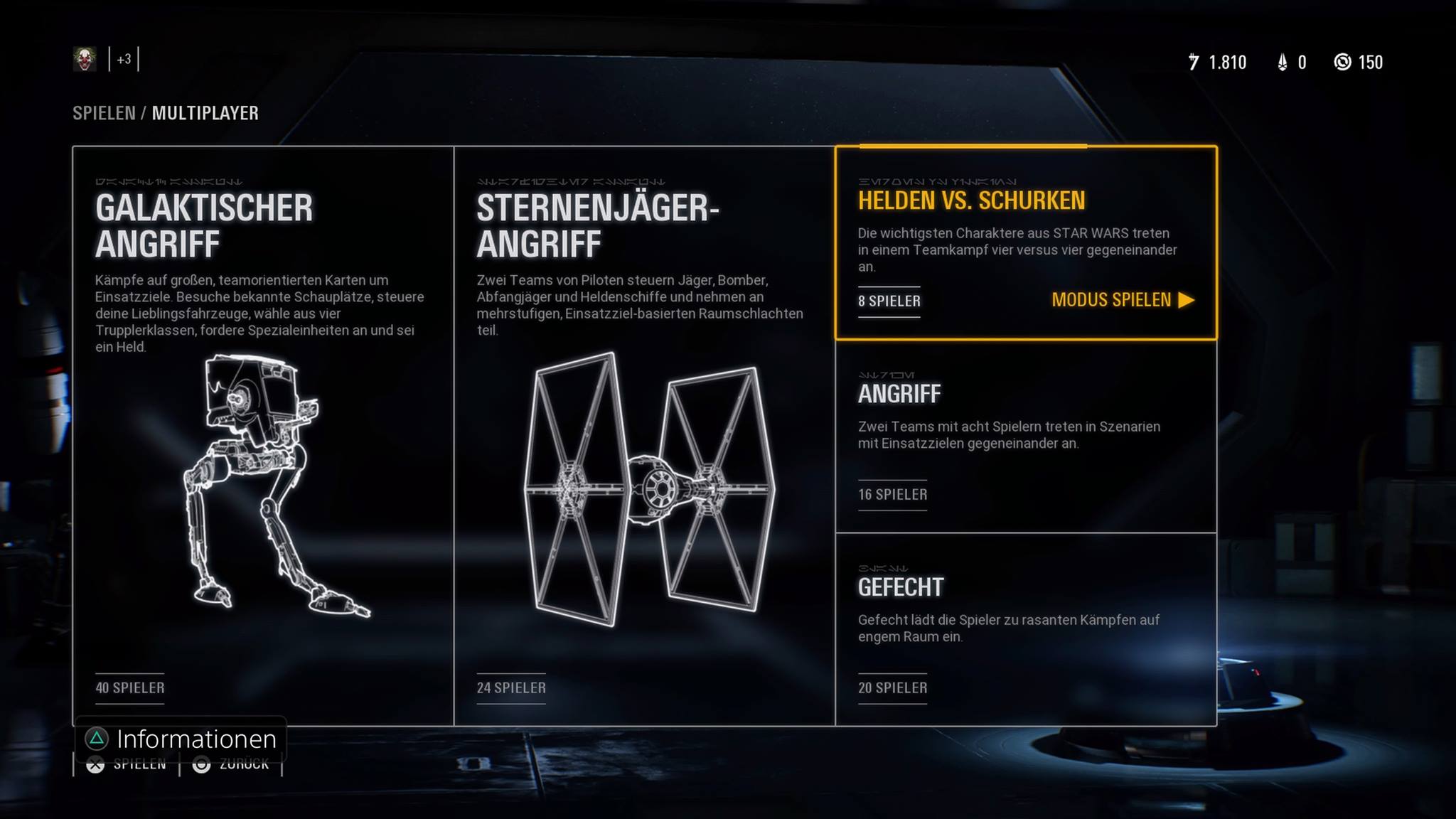
Task: Open the player avatar profile icon
Action: pos(85,60)
